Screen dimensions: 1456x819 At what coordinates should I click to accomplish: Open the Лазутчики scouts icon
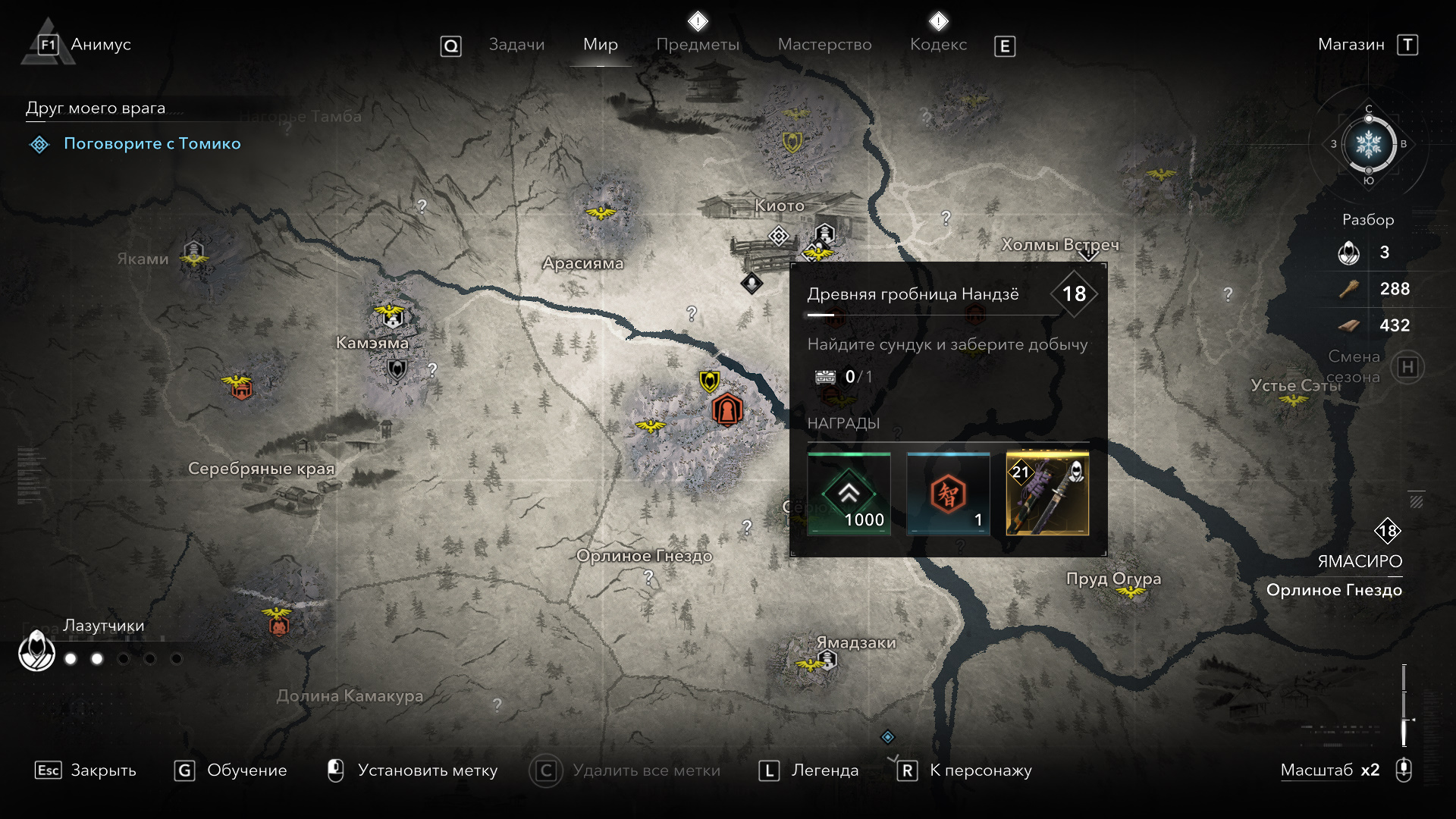pos(36,651)
